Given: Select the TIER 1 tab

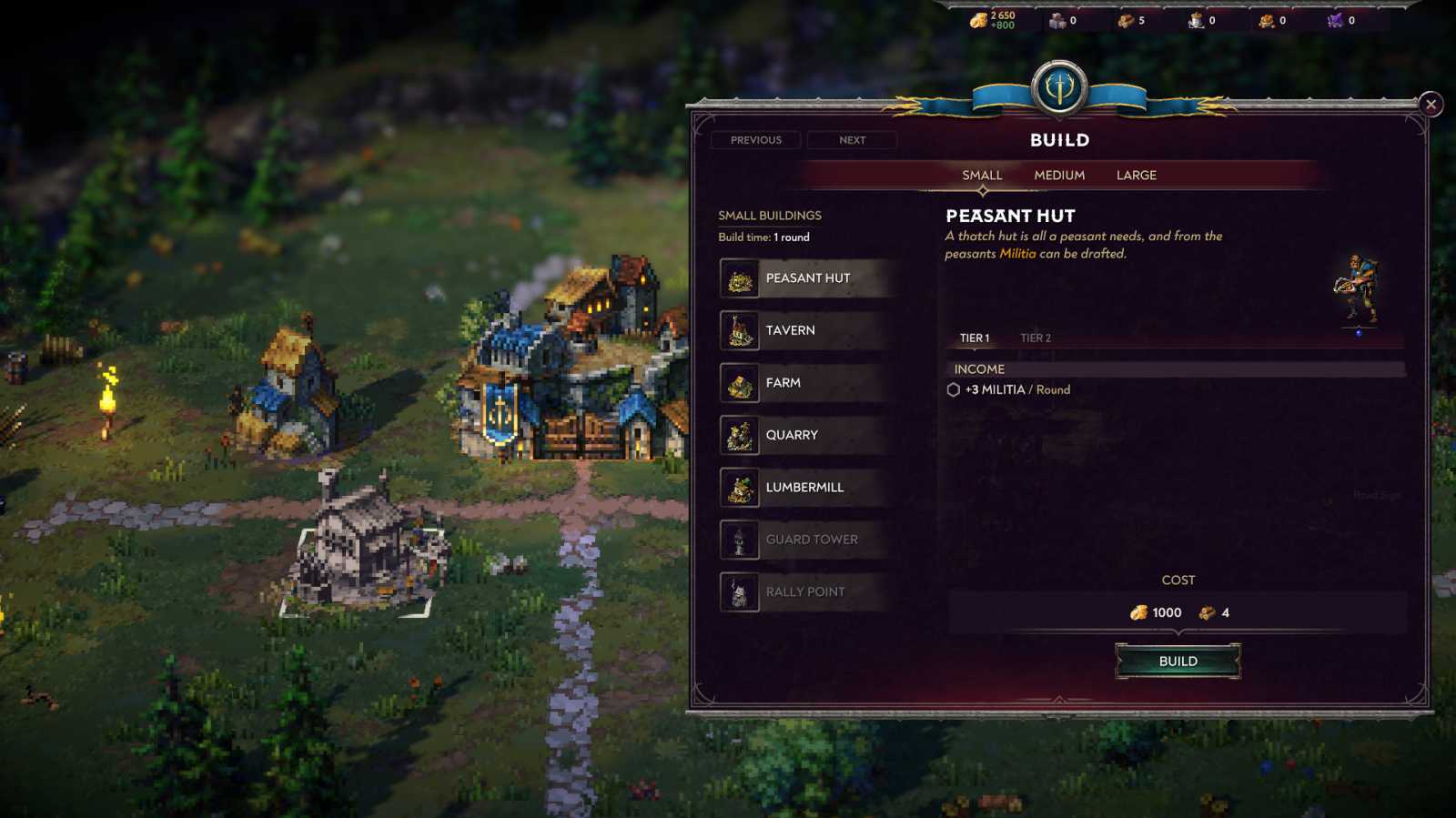Looking at the screenshot, I should [x=973, y=338].
